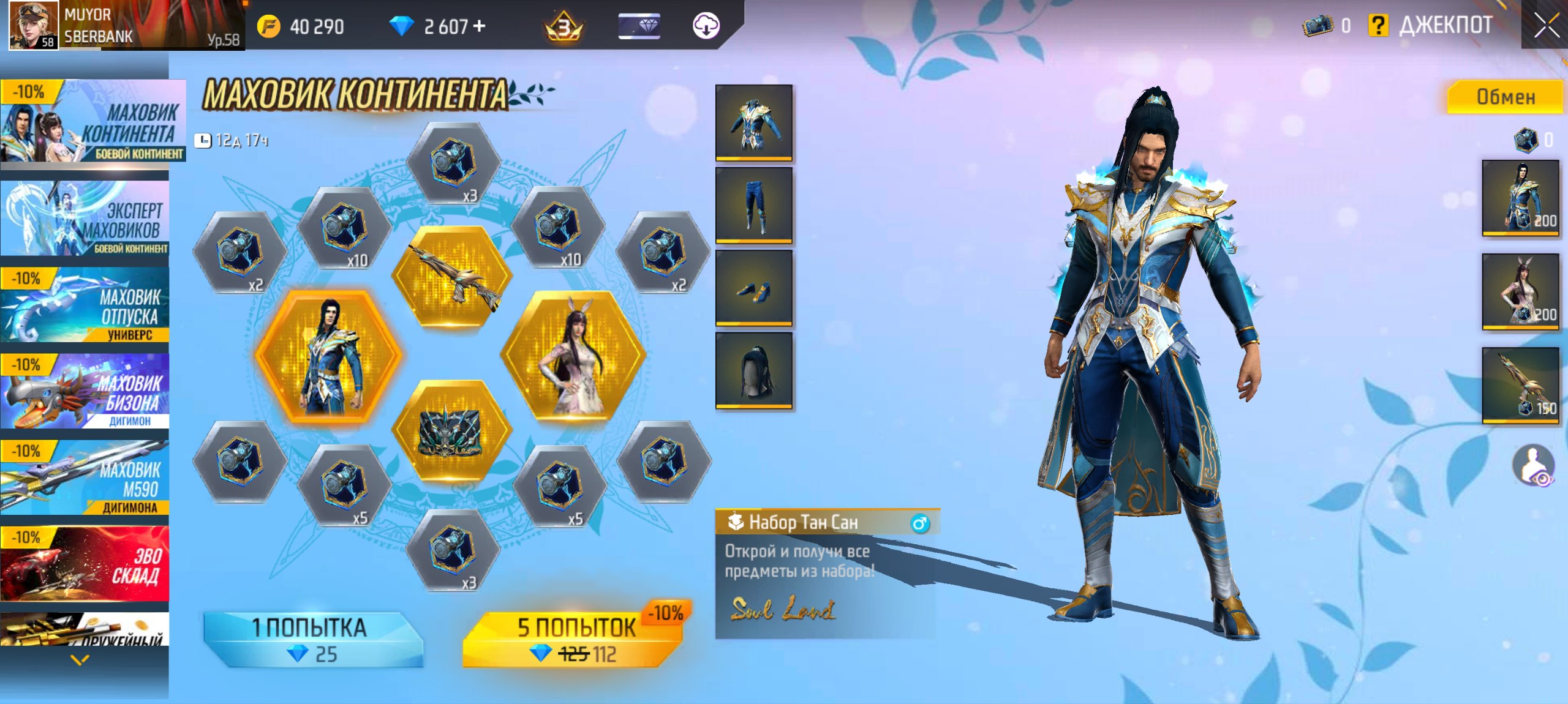Open the Маховик Бизона event
This screenshot has height=704, width=1568.
click(x=86, y=391)
